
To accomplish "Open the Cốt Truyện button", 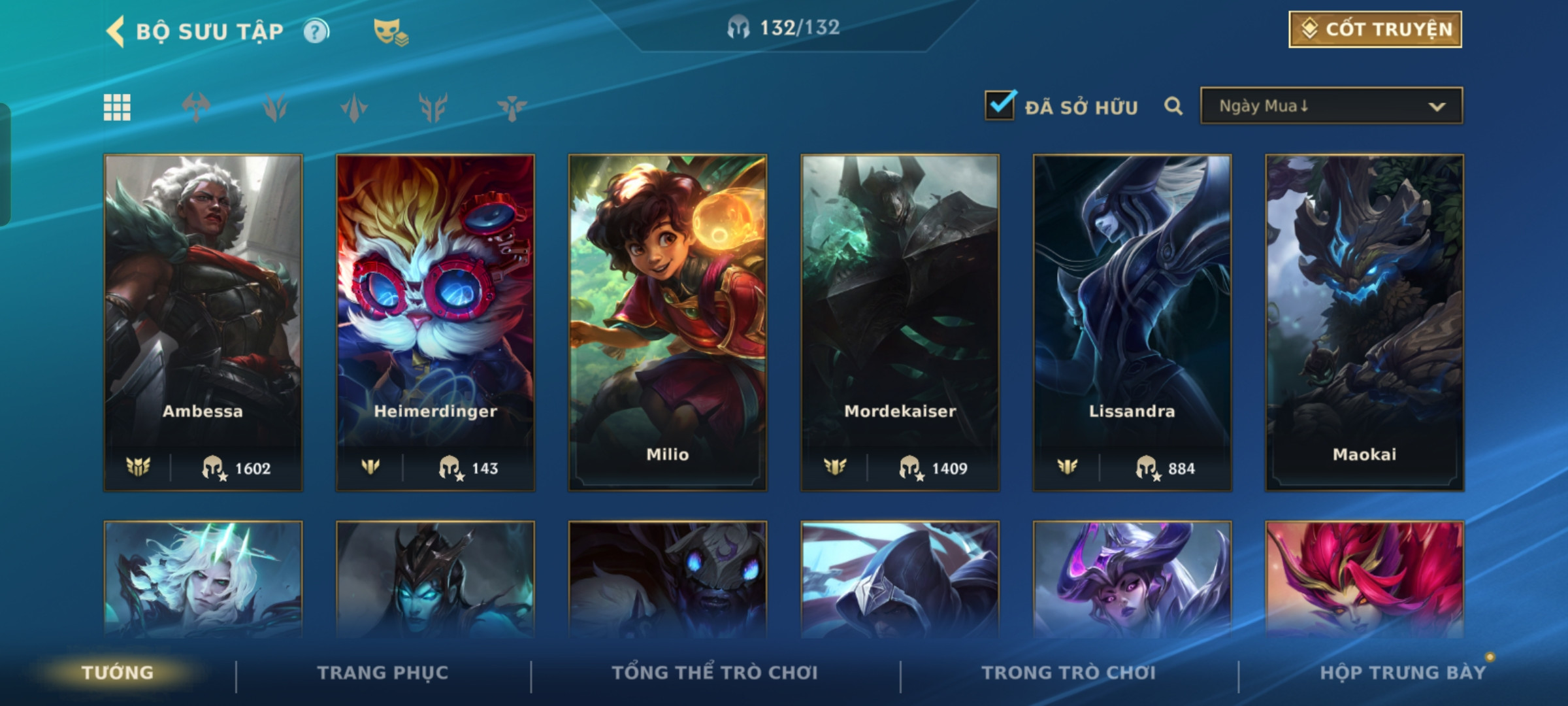I will (1375, 29).
